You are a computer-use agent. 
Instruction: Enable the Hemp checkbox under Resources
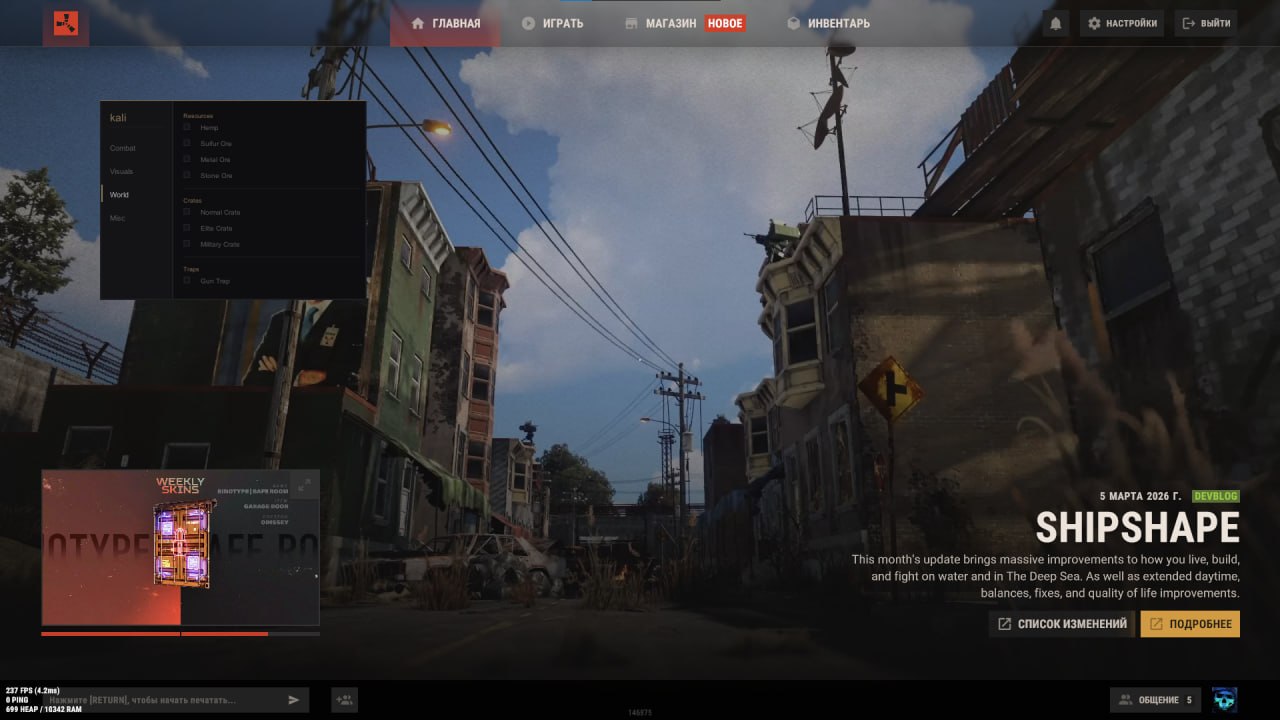(x=185, y=127)
